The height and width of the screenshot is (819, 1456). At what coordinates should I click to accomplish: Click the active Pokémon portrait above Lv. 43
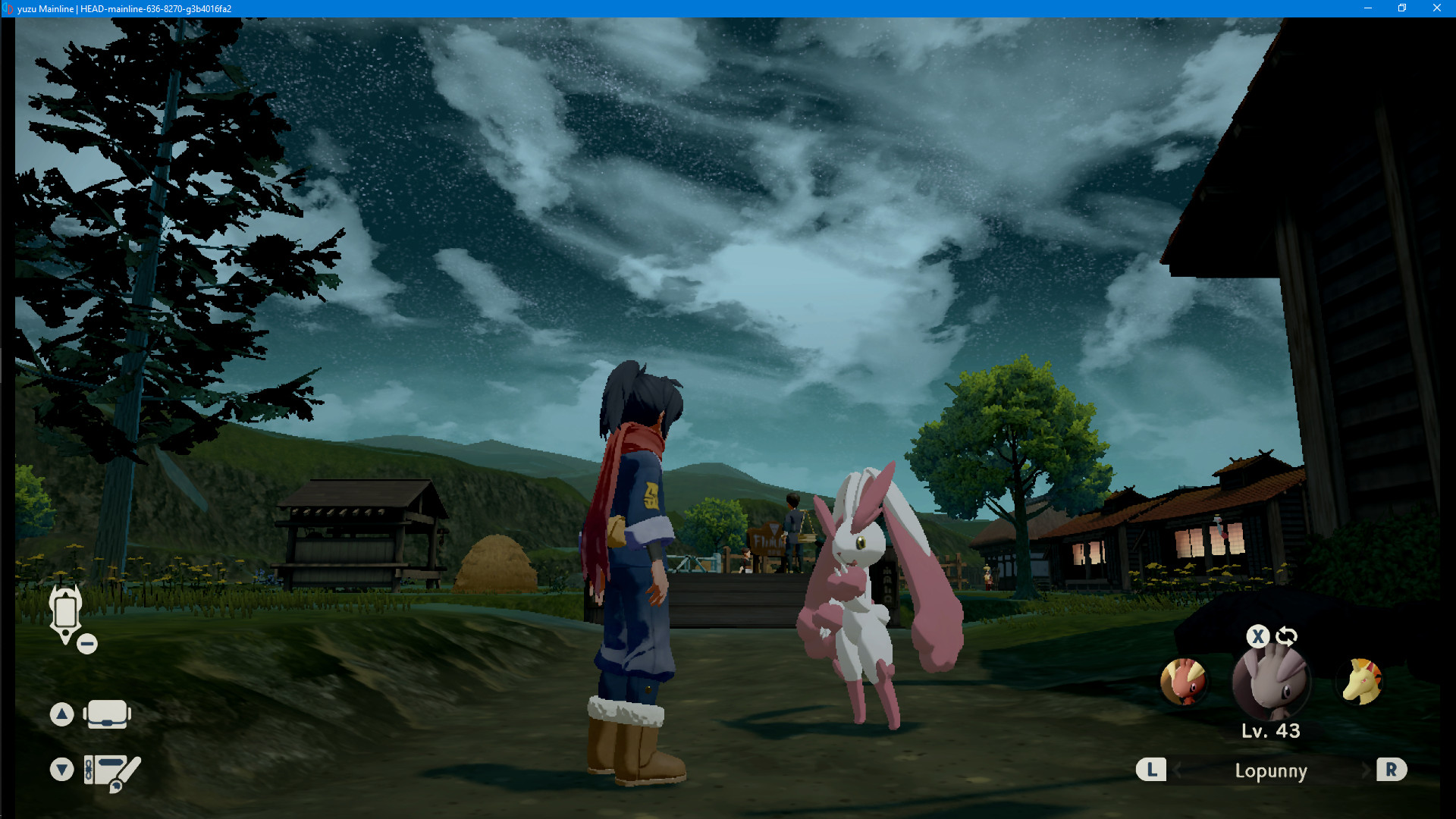pos(1272,682)
